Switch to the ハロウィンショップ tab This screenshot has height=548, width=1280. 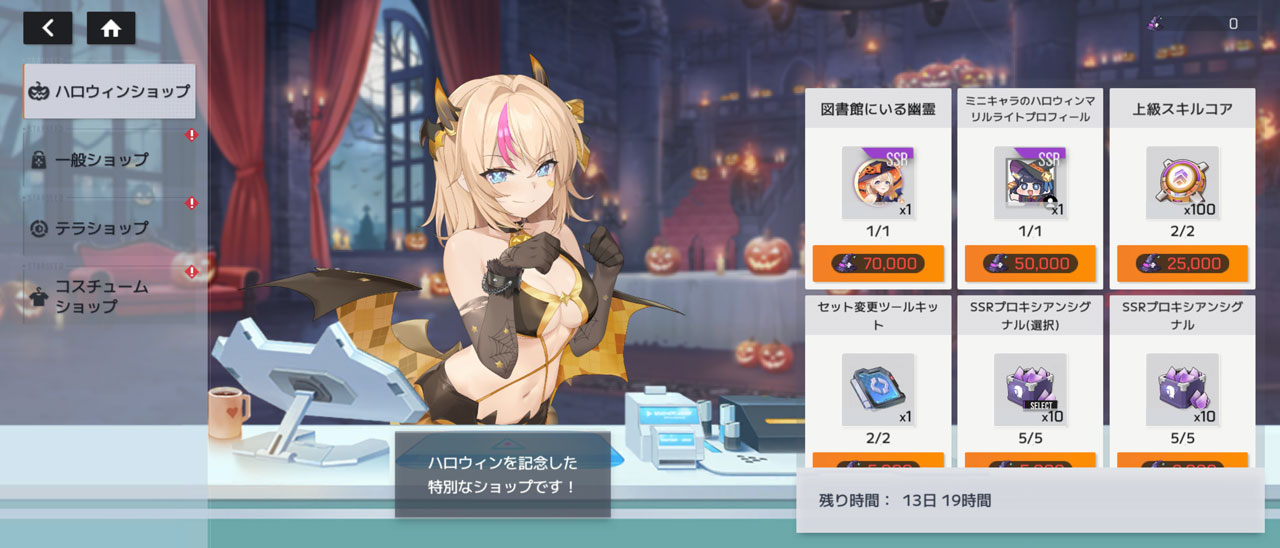pos(110,91)
